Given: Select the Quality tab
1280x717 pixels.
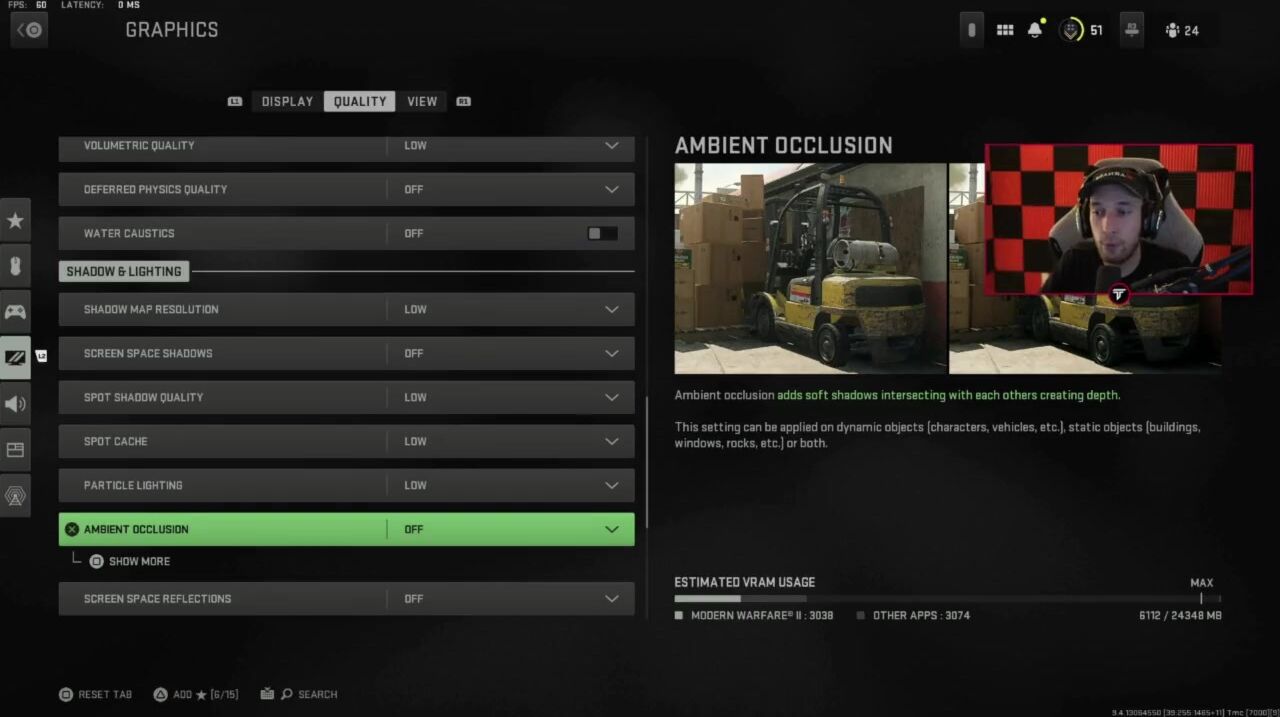Looking at the screenshot, I should click(359, 101).
